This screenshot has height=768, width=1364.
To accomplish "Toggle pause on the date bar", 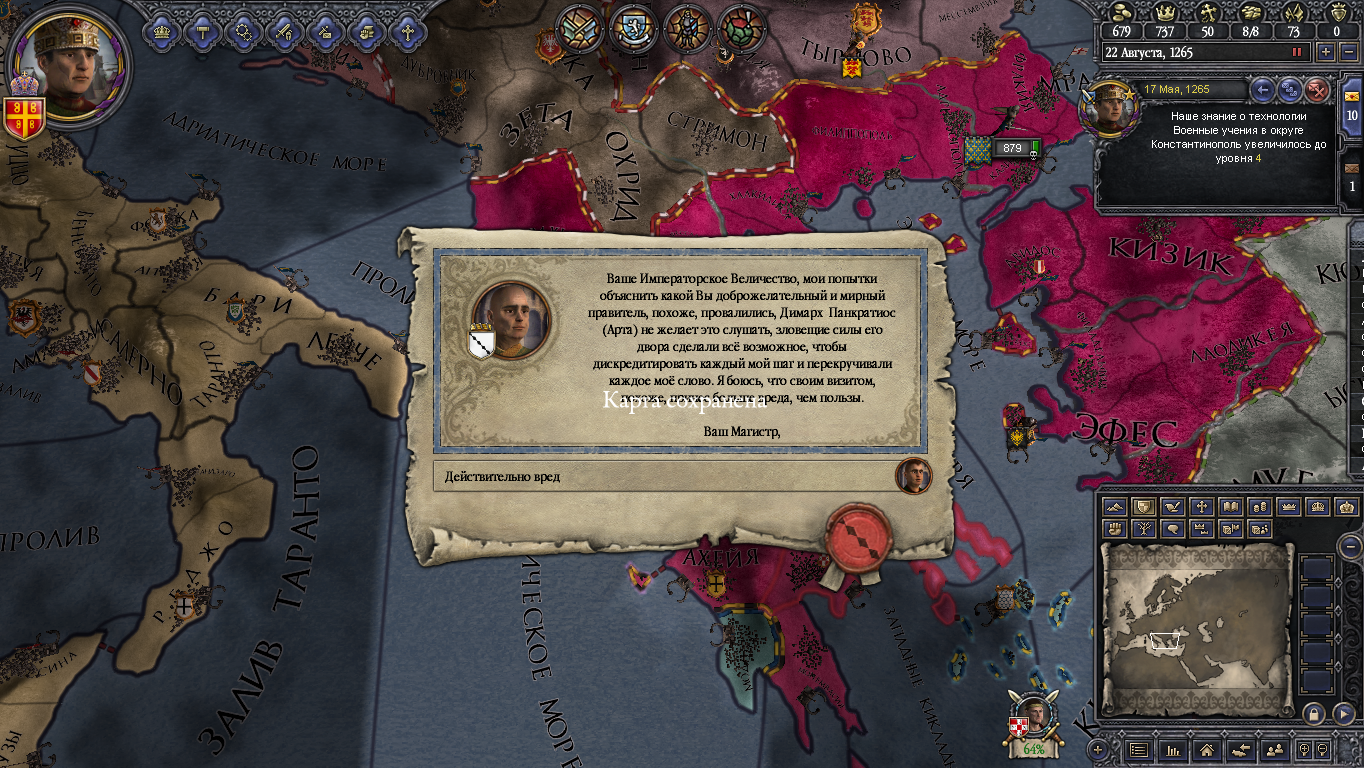I will click(1298, 52).
